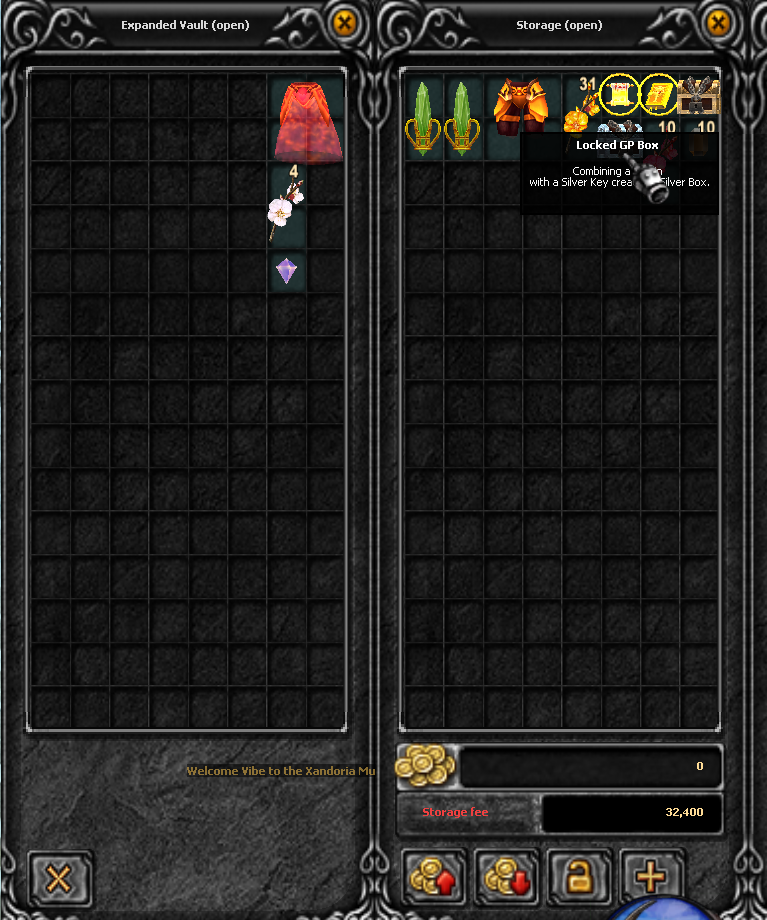Viewport: 767px width, 920px height.
Task: Close the Storage window
Action: (717, 22)
